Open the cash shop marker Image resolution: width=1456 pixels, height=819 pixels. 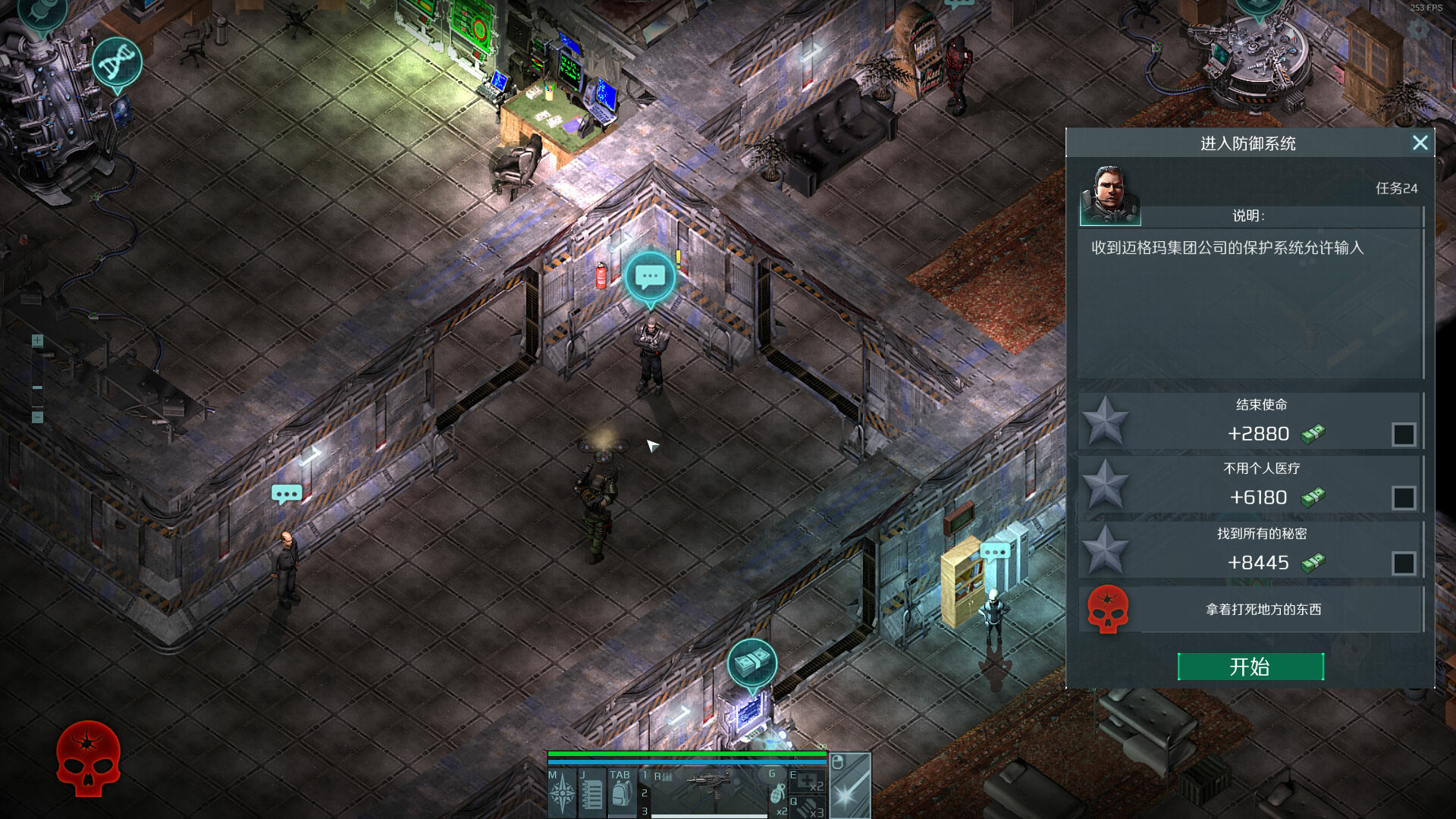(752, 664)
